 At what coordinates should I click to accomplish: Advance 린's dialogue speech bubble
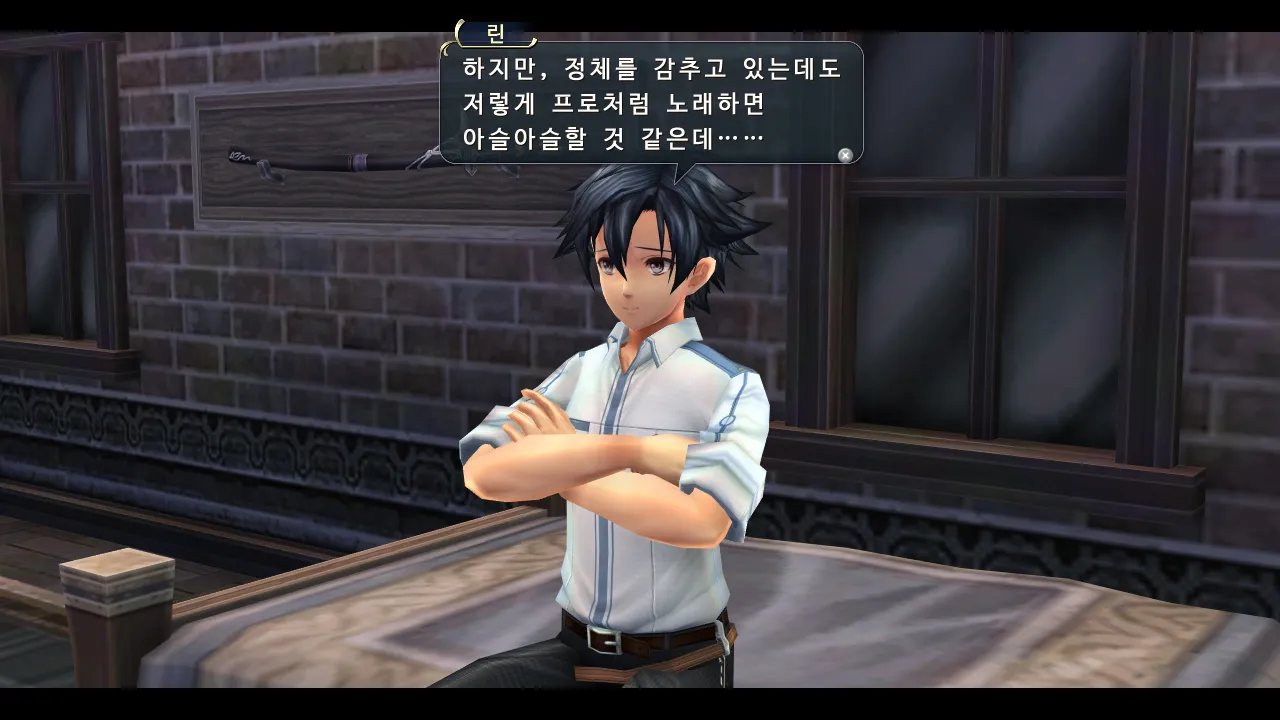coord(650,103)
